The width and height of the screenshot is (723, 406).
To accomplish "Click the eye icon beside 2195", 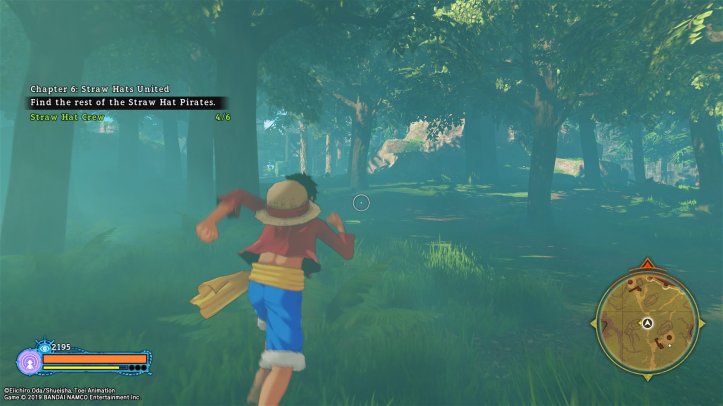I will pyautogui.click(x=43, y=347).
